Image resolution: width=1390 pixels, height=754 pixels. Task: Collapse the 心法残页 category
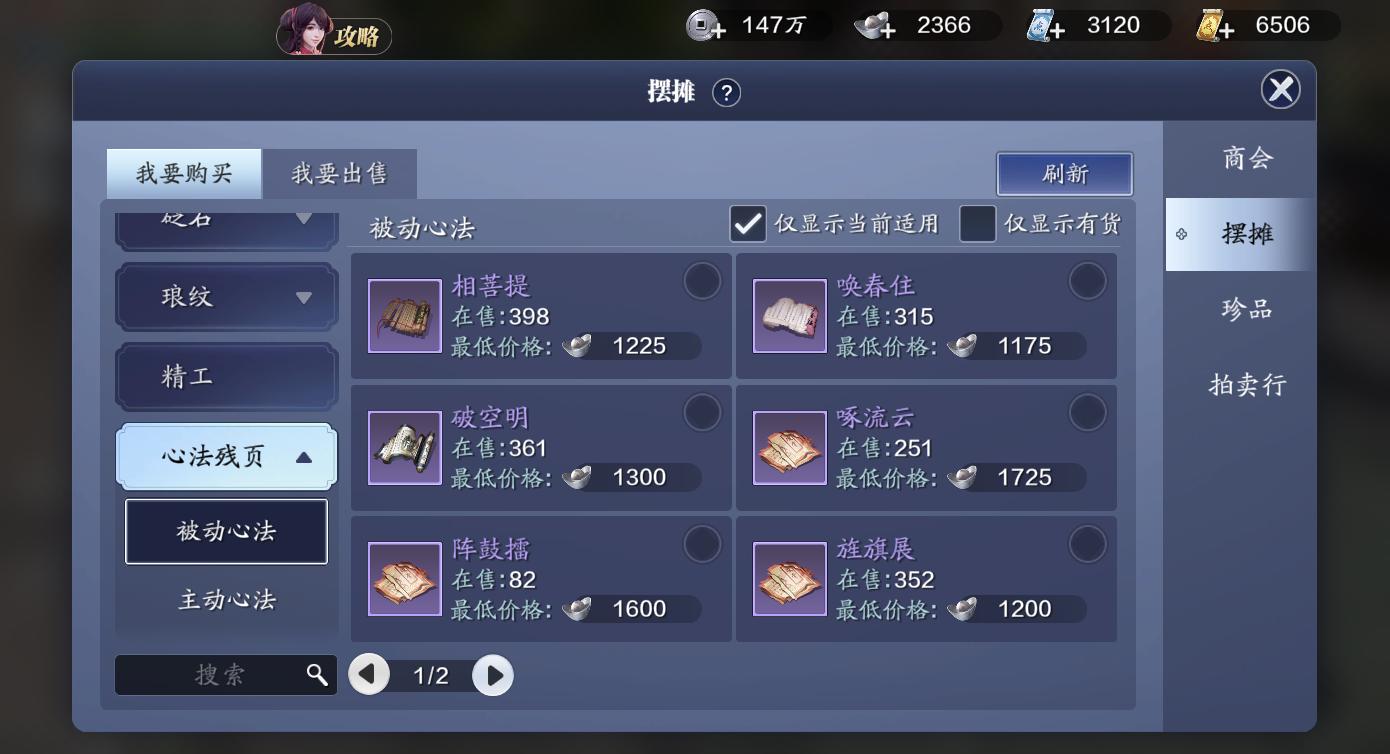[225, 456]
